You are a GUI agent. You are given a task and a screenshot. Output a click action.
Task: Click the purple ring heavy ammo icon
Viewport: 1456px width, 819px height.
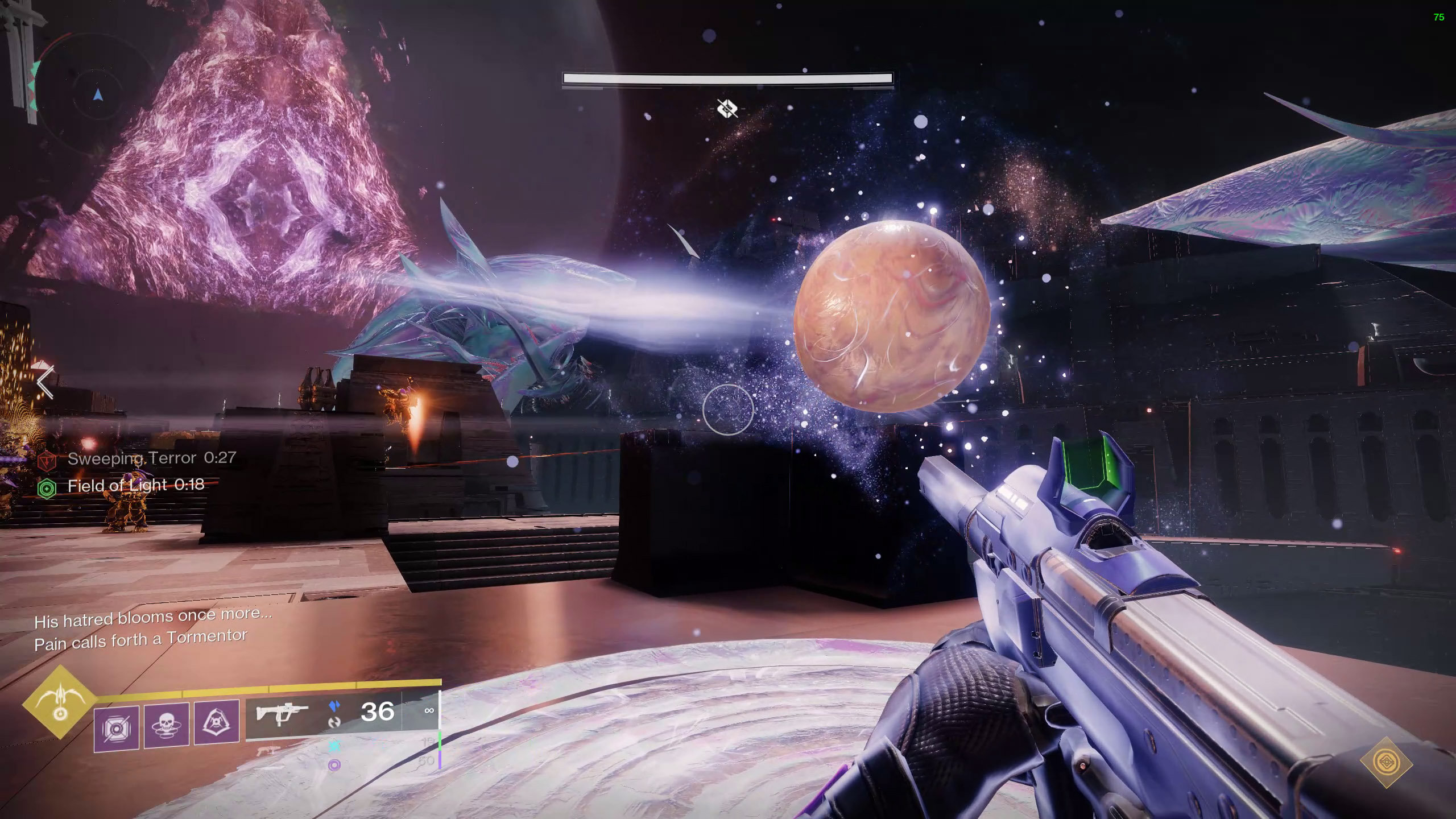pyautogui.click(x=335, y=765)
